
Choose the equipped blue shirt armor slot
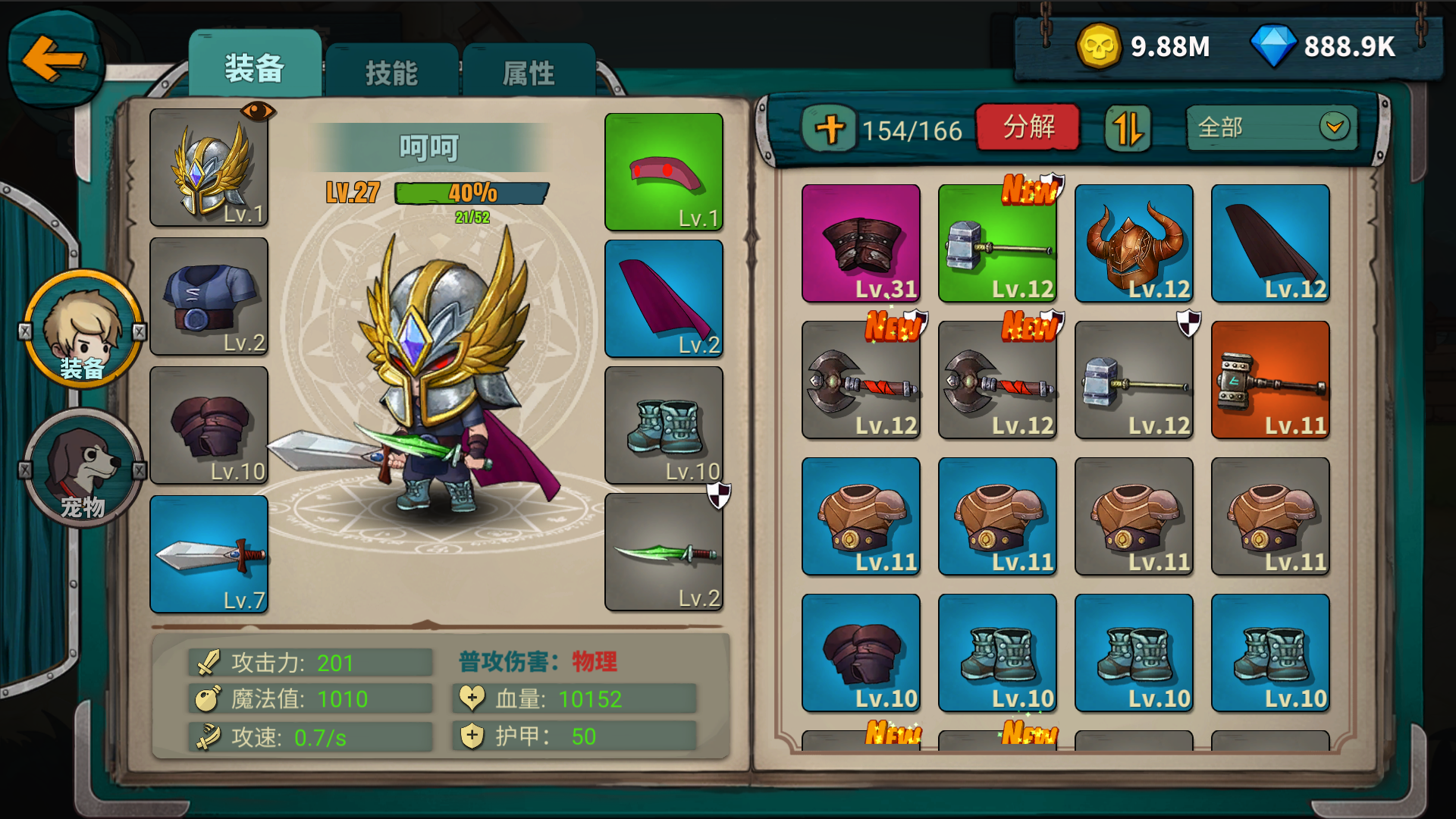click(x=209, y=297)
